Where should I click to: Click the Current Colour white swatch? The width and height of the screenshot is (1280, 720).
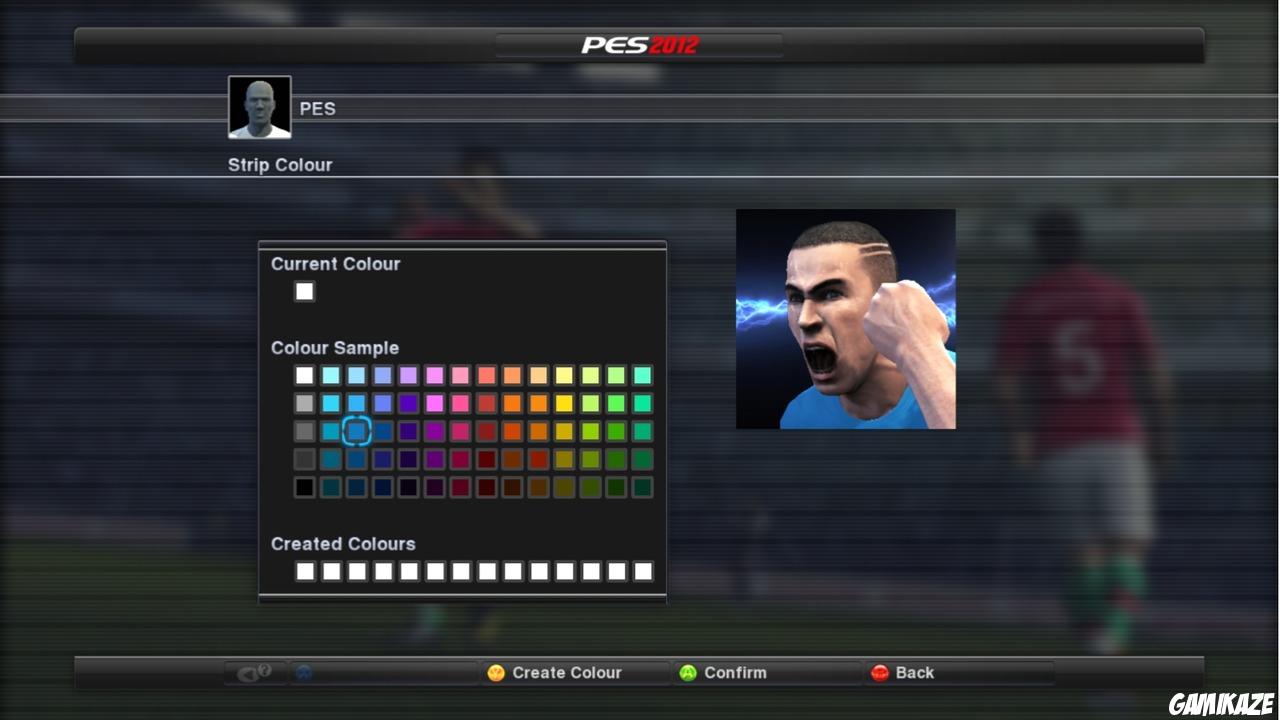304,291
